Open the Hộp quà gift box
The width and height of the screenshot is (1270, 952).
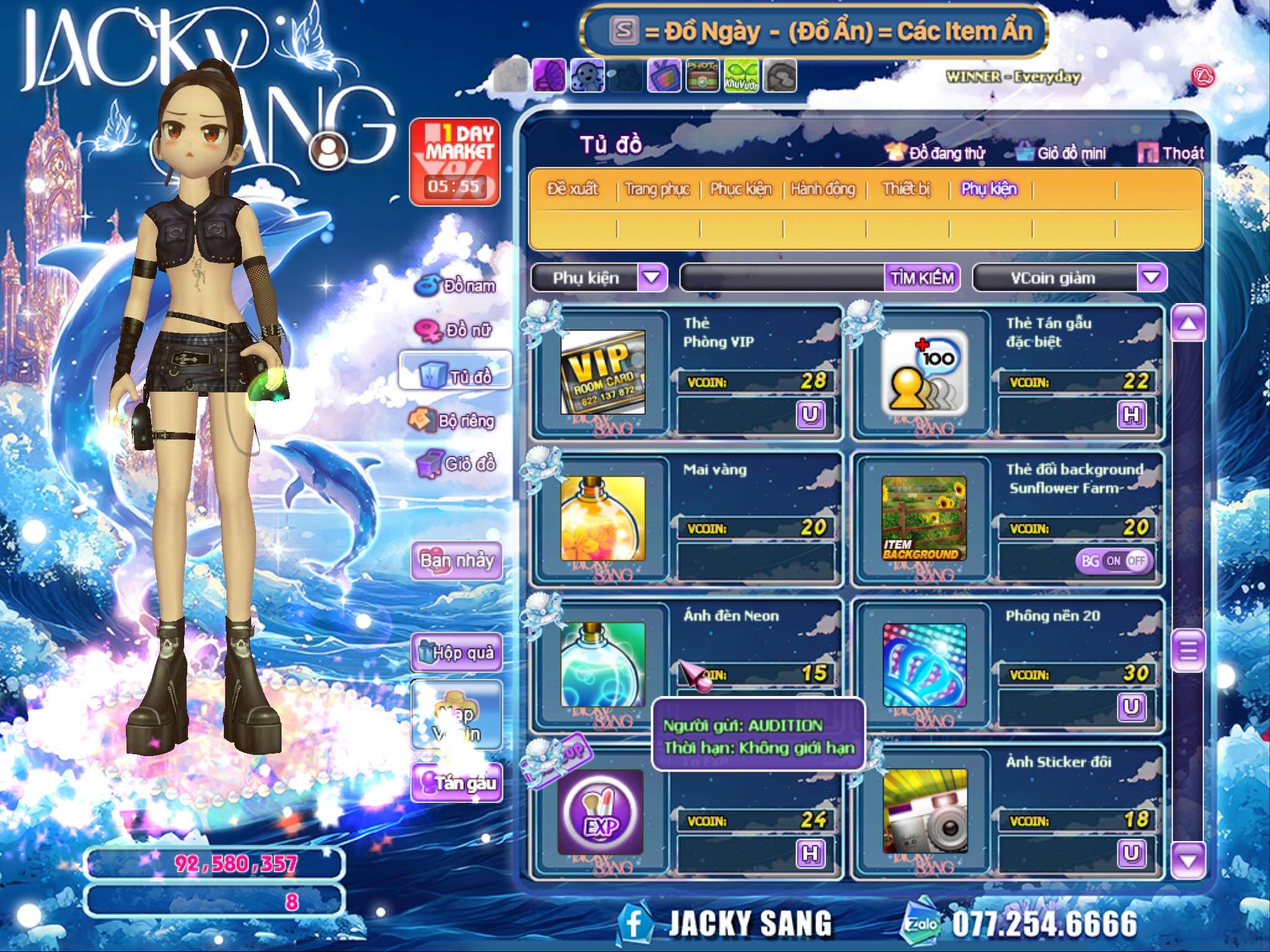point(456,653)
